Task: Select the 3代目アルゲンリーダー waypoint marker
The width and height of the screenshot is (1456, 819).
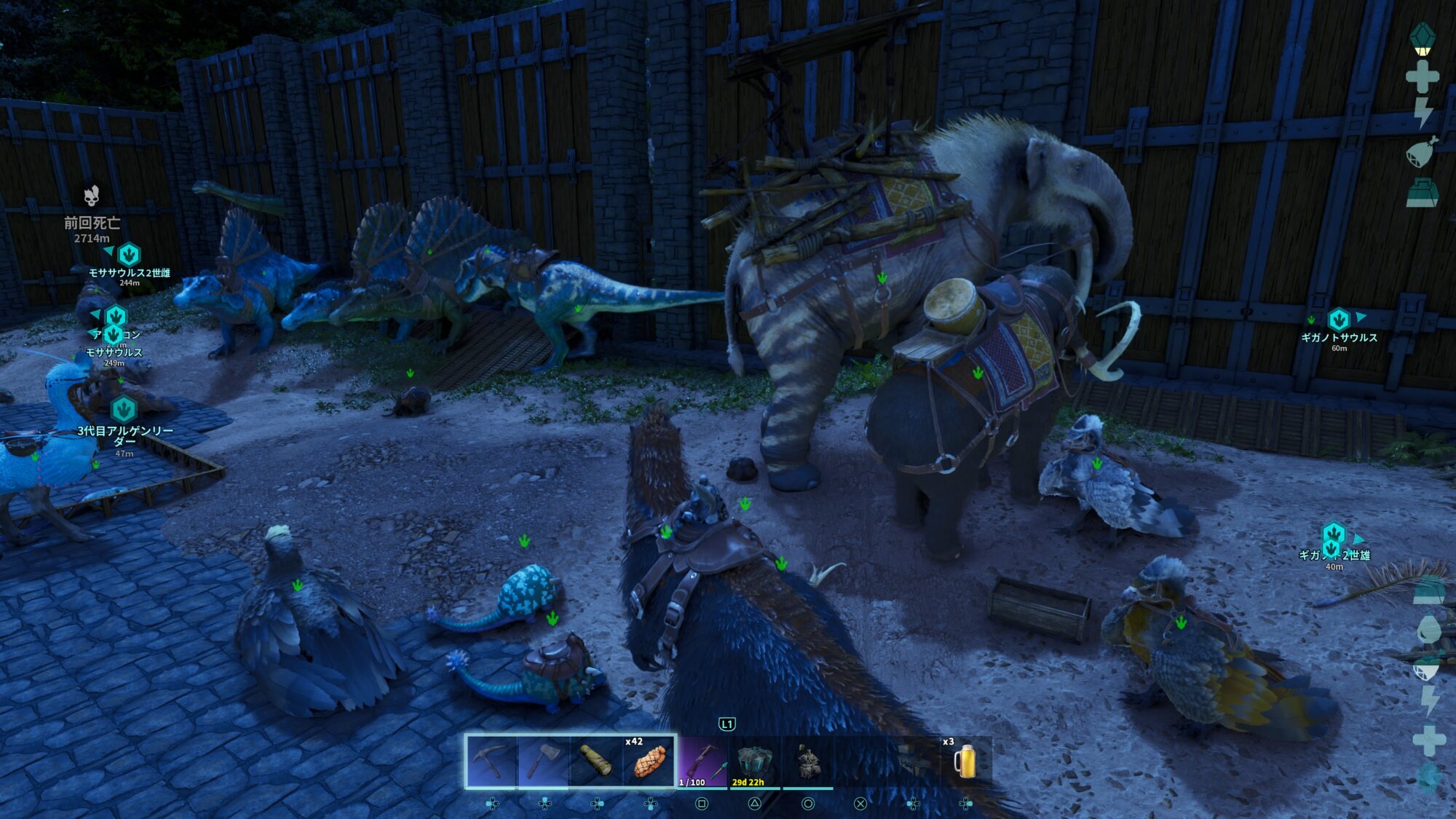Action: click(124, 409)
